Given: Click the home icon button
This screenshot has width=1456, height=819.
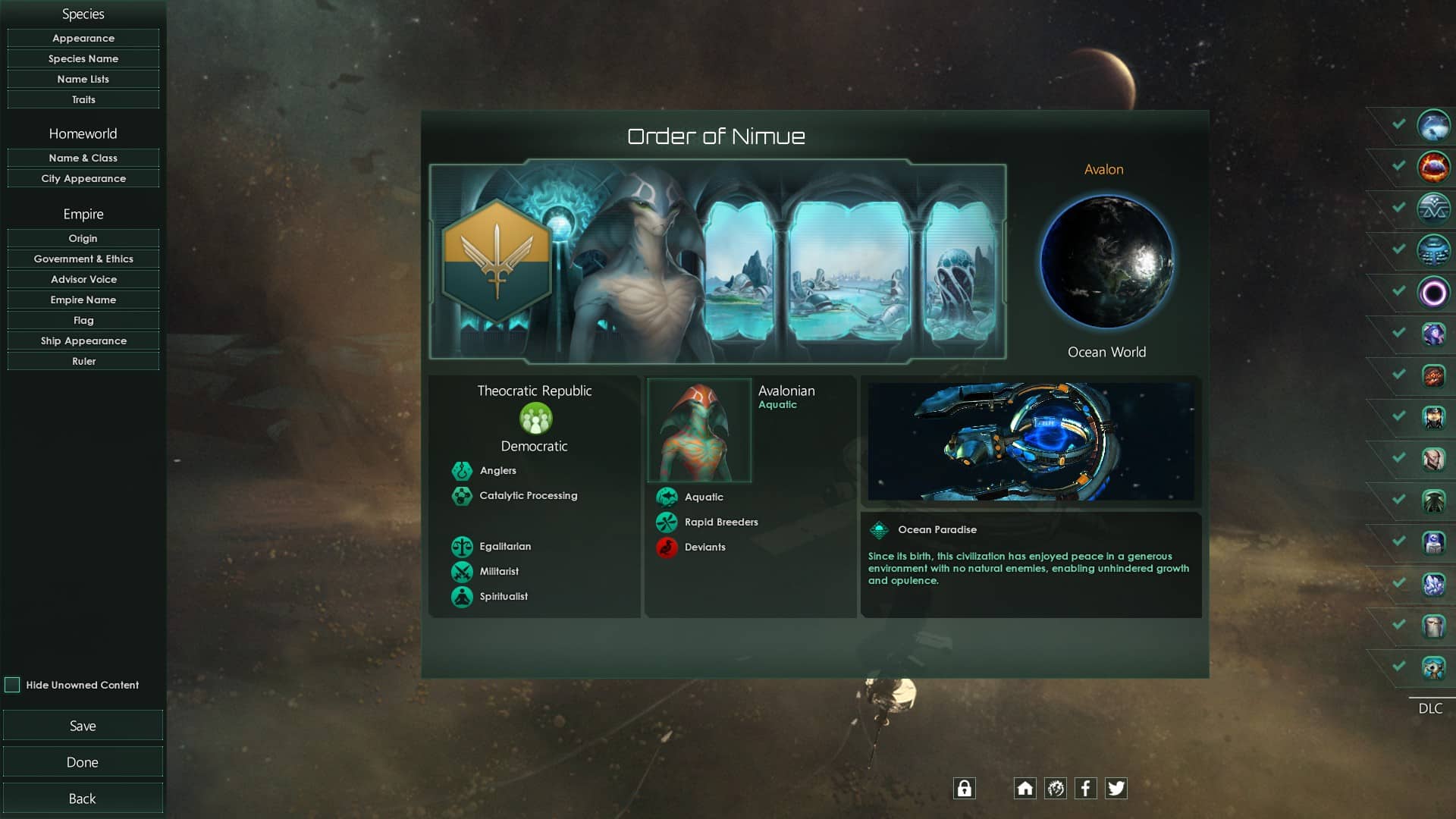Looking at the screenshot, I should [x=1025, y=789].
